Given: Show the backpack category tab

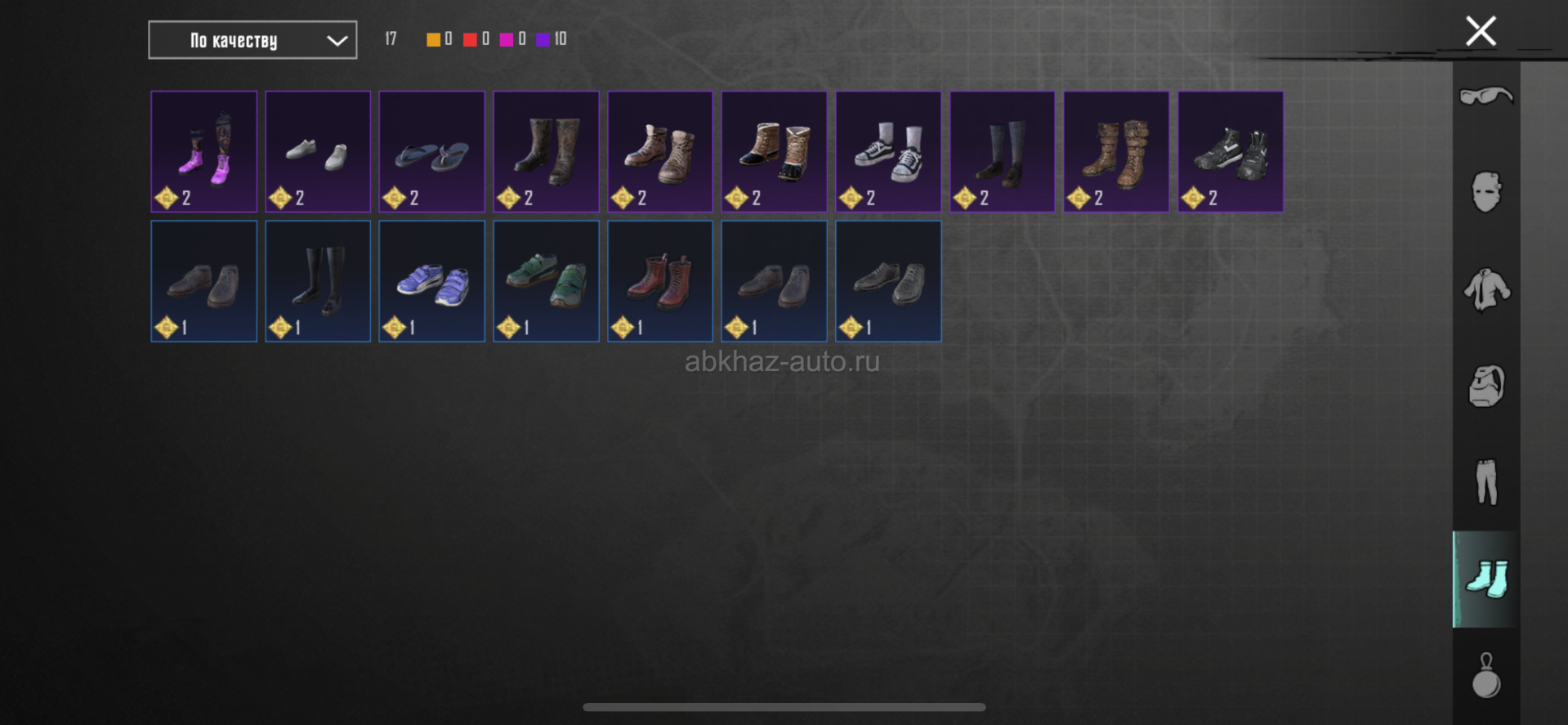Looking at the screenshot, I should (x=1485, y=386).
